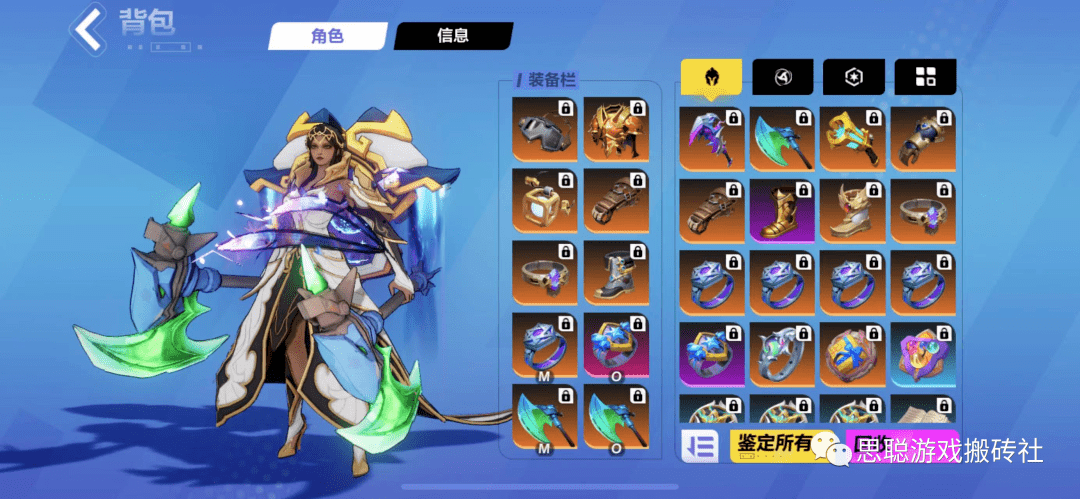Image resolution: width=1080 pixels, height=499 pixels.
Task: Select the purple gem amulet on blue background
Action: [924, 354]
